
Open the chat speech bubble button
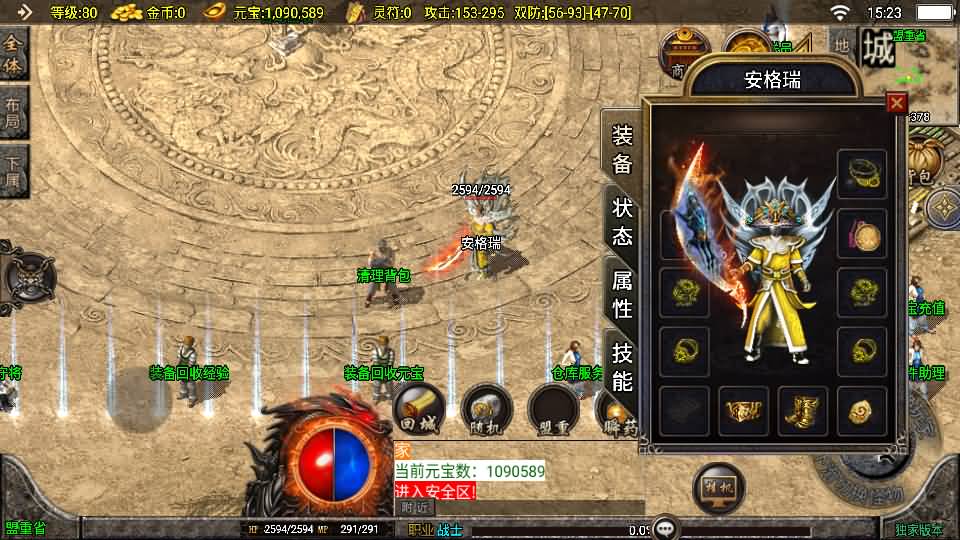[x=664, y=527]
